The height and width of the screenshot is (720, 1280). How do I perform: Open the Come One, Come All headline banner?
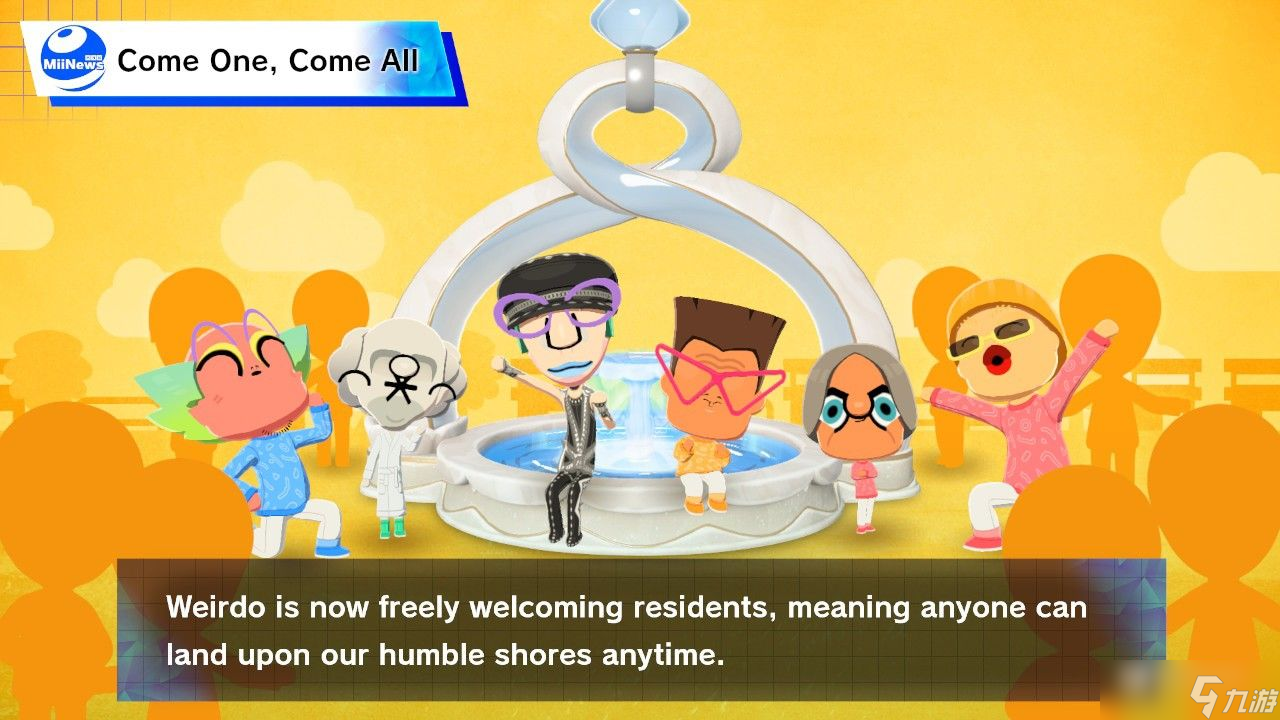[268, 61]
